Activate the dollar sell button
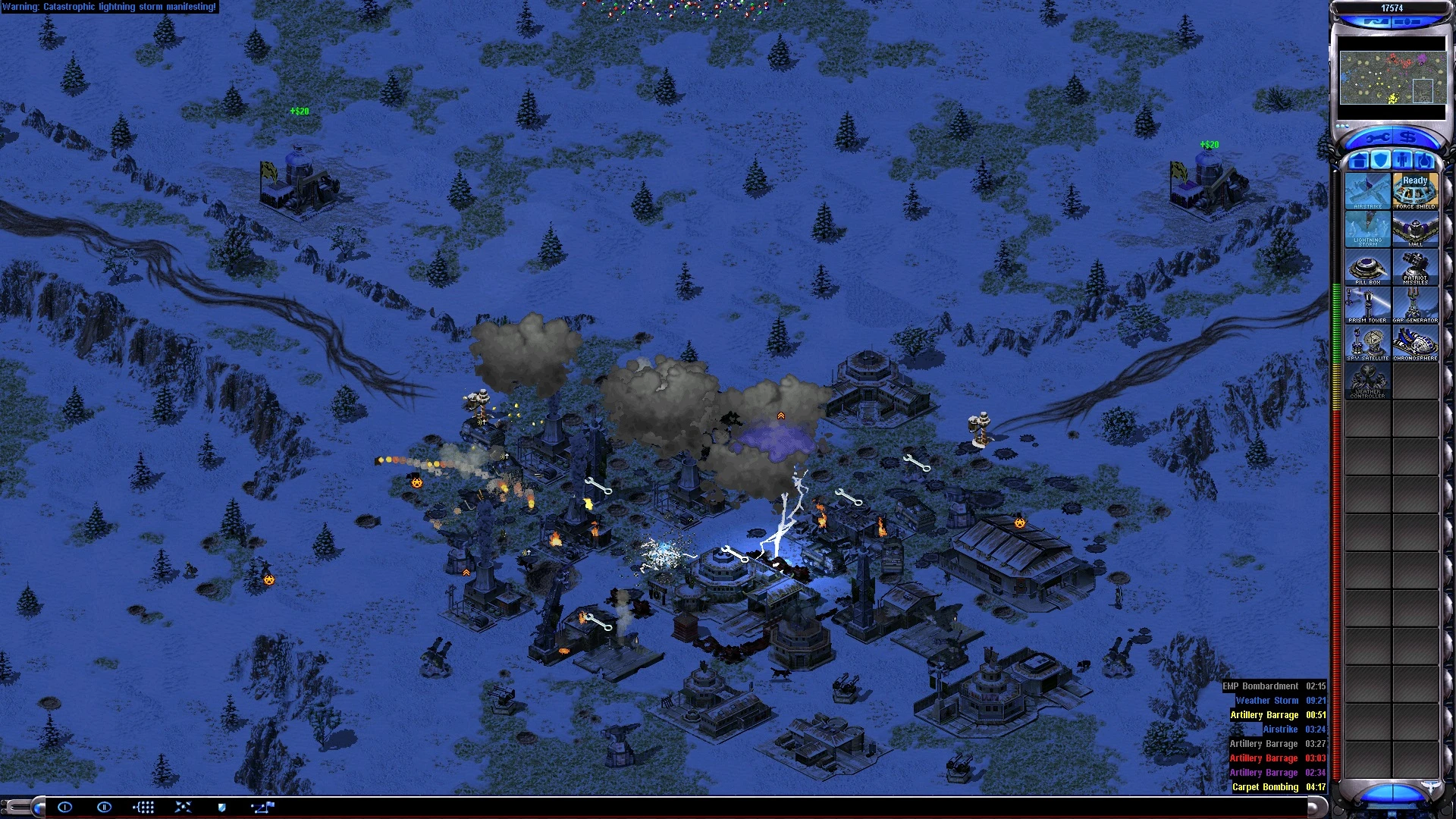The width and height of the screenshot is (1456, 819). coord(1408,138)
